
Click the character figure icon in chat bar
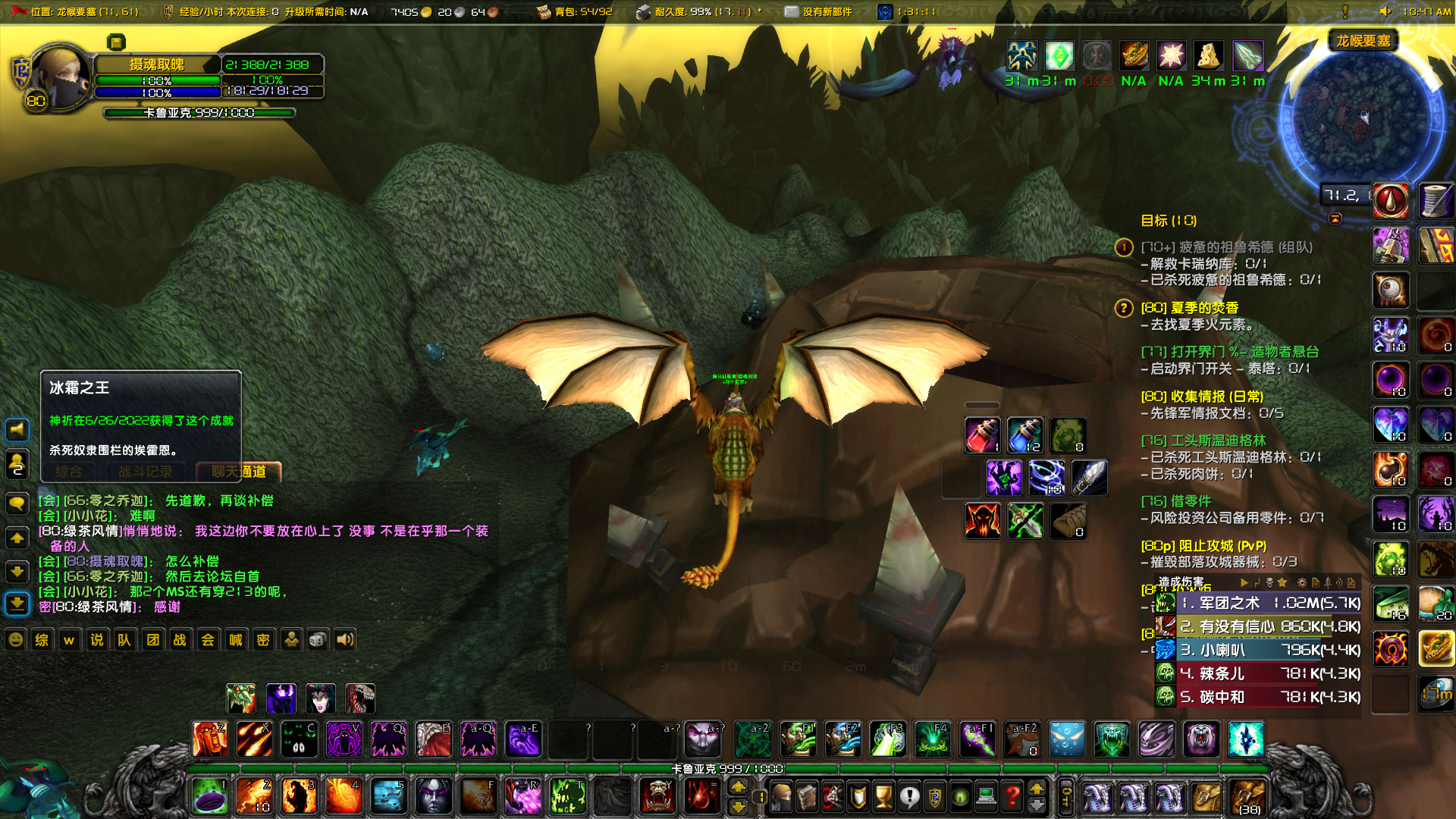tap(292, 639)
